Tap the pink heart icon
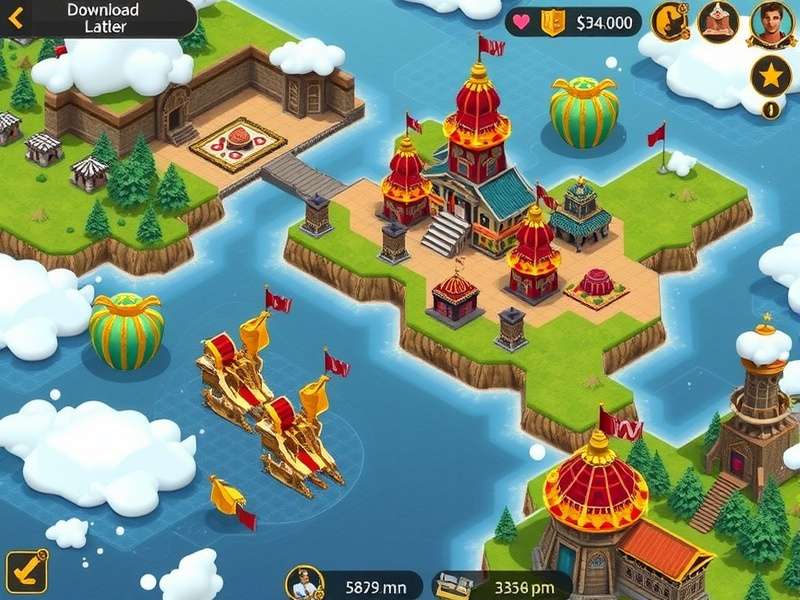 coord(522,21)
